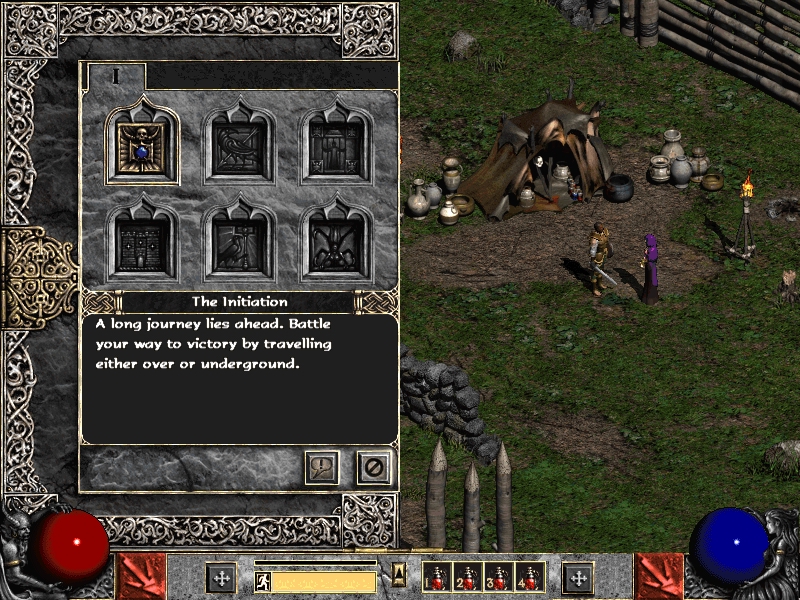Toggle the run/walk running man icon

(x=263, y=580)
